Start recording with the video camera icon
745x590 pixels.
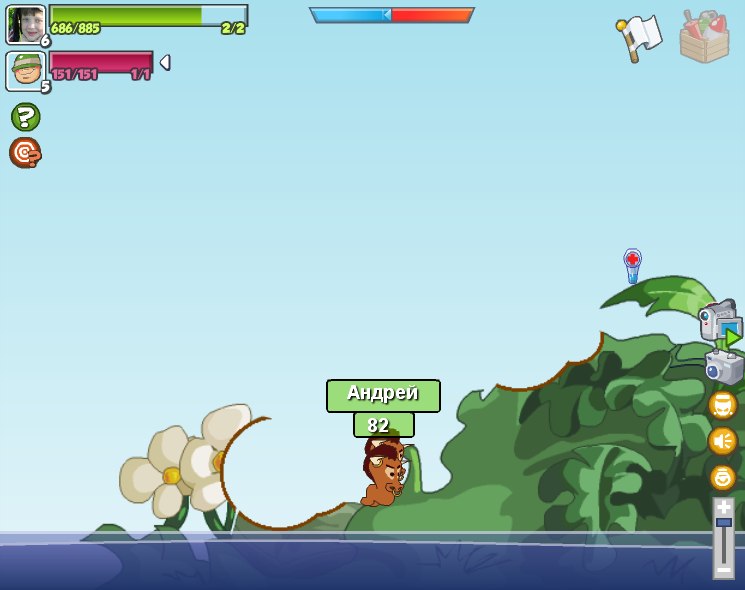coord(720,323)
